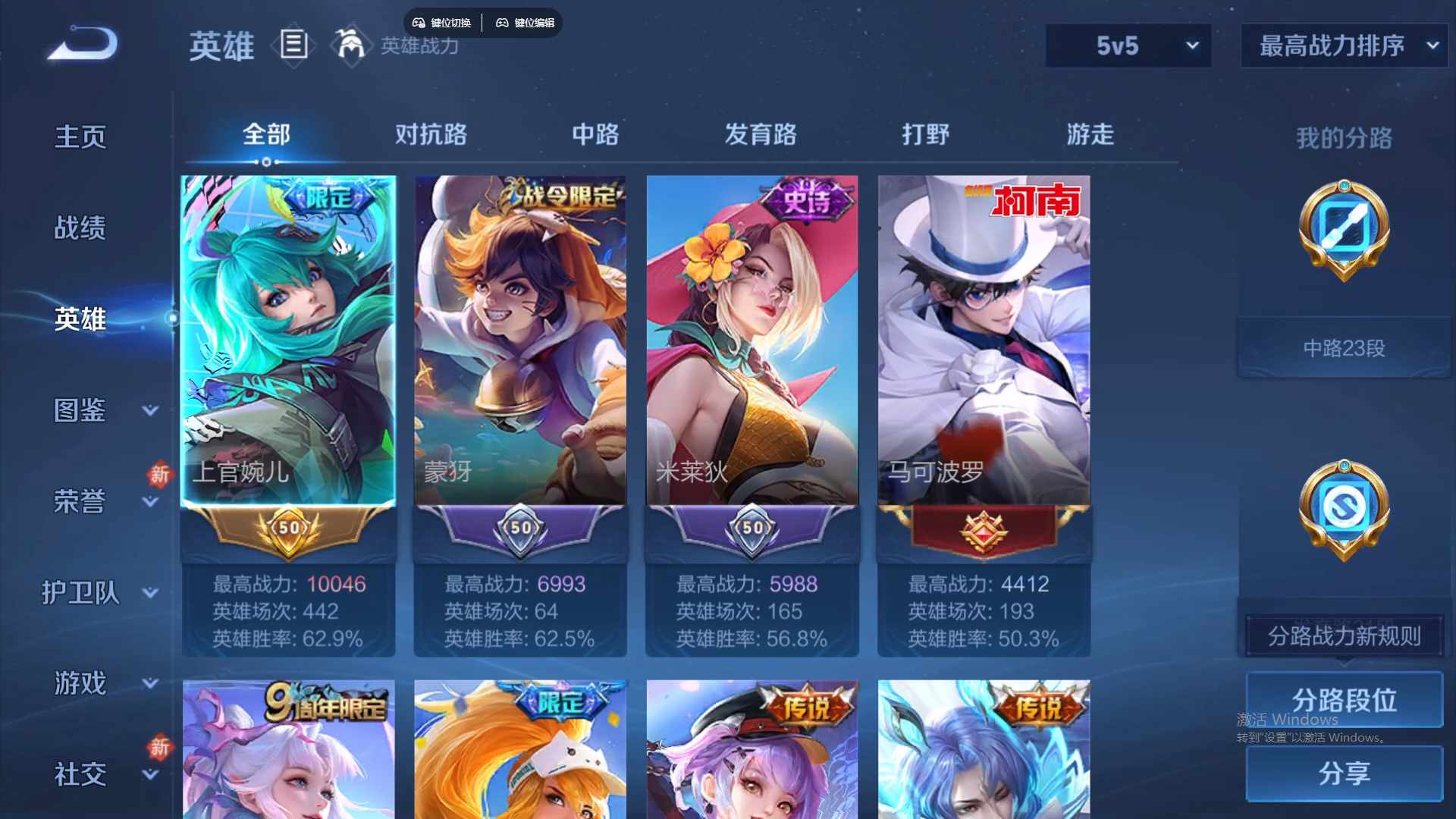Switch to the 打野 lane tab

(x=927, y=134)
